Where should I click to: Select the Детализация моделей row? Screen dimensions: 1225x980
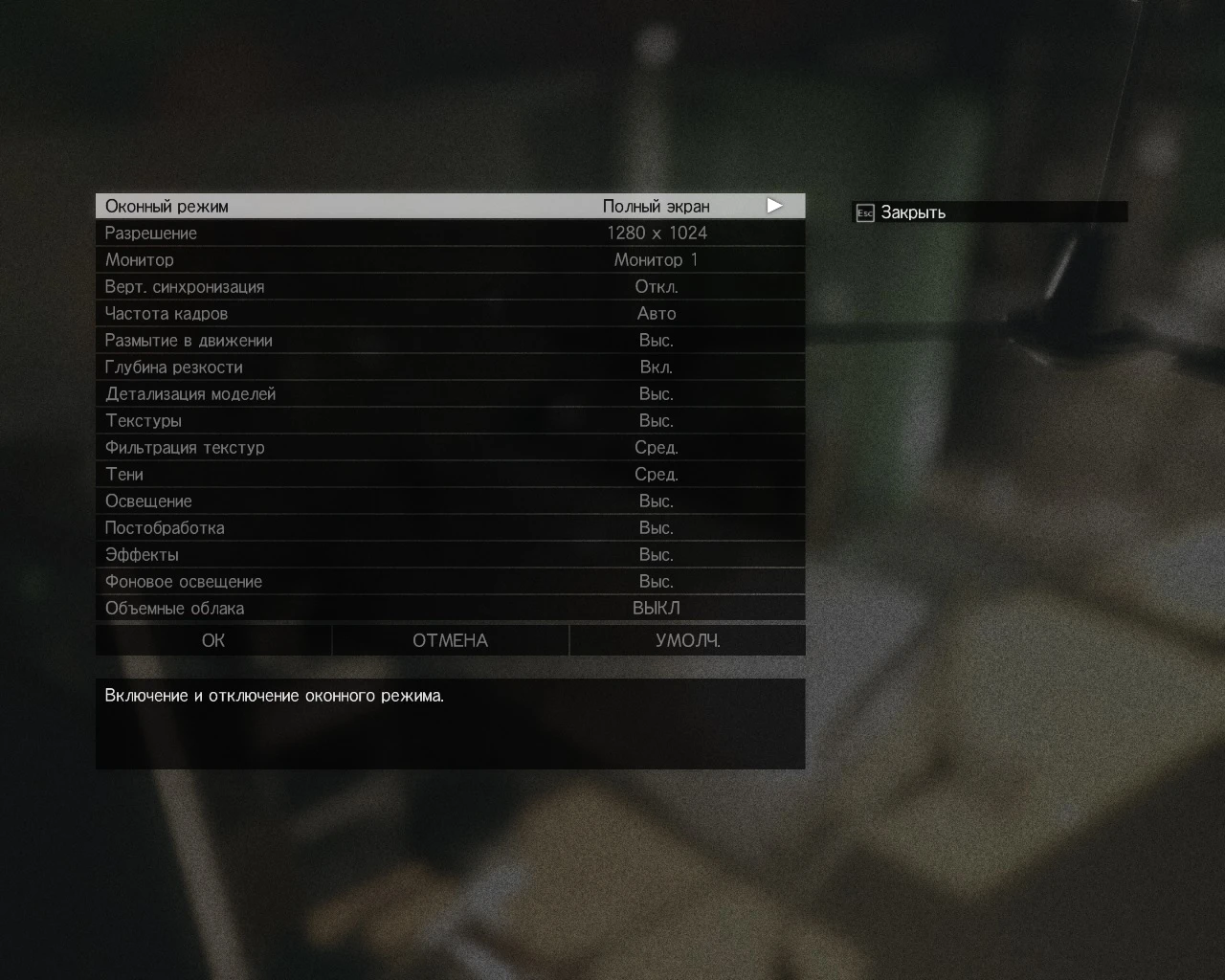[x=450, y=392]
